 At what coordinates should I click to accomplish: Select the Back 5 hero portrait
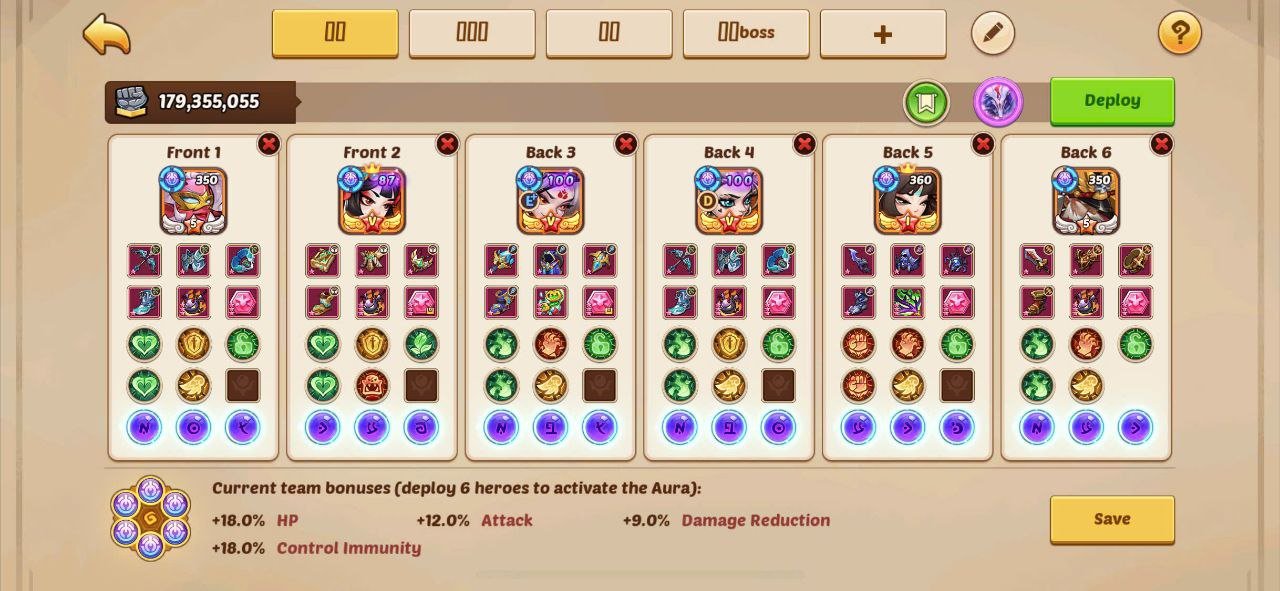pos(908,201)
